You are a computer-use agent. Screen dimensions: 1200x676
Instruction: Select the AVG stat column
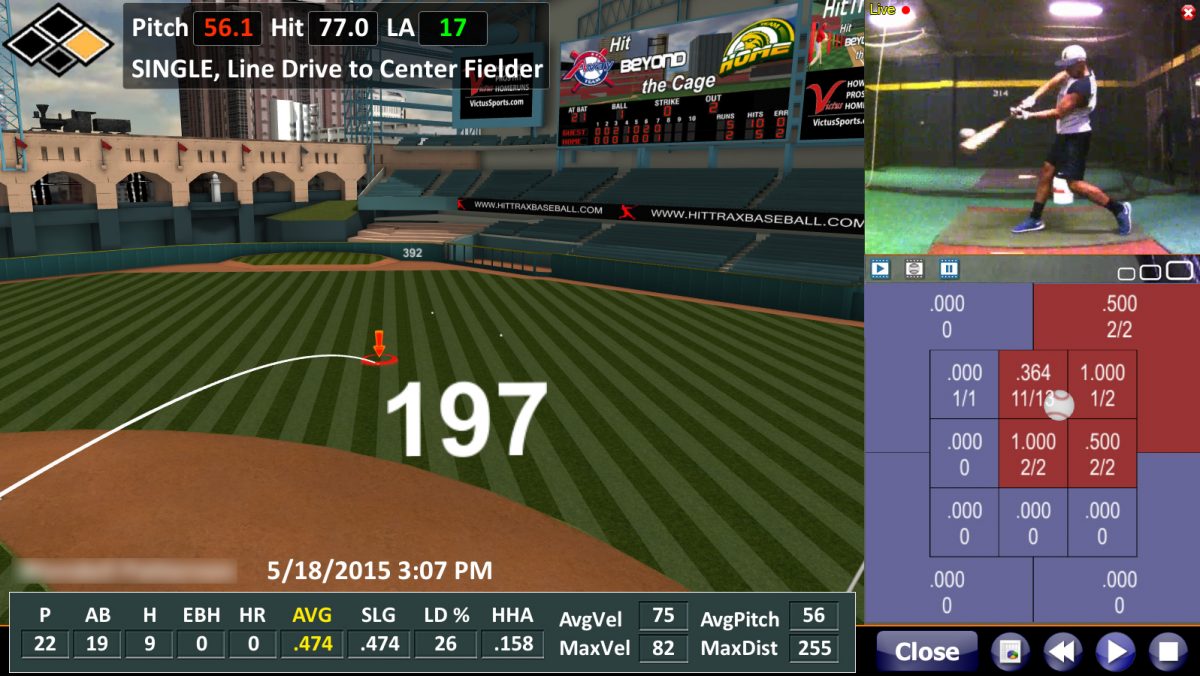[312, 631]
